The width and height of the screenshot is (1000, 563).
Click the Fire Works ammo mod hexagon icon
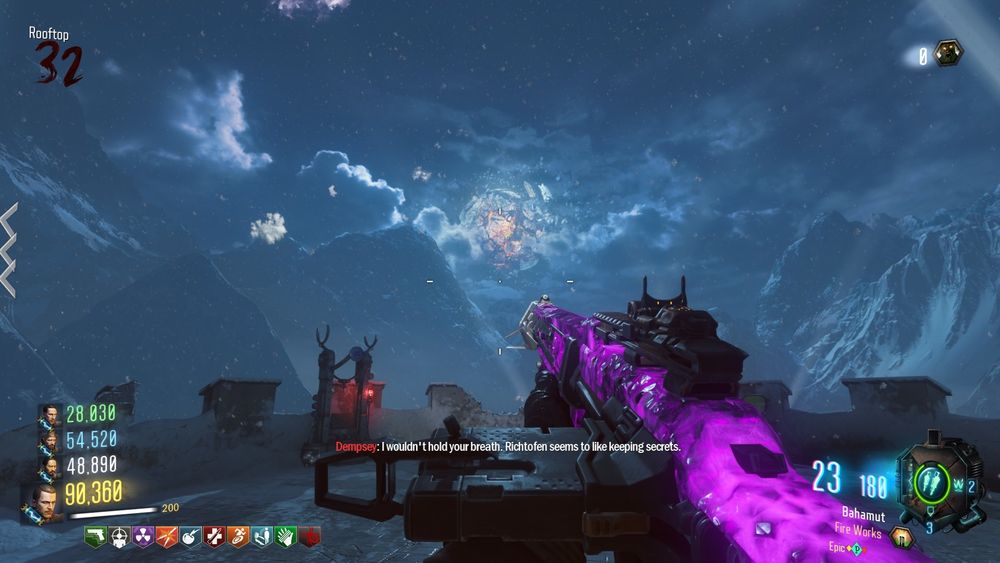click(x=902, y=537)
